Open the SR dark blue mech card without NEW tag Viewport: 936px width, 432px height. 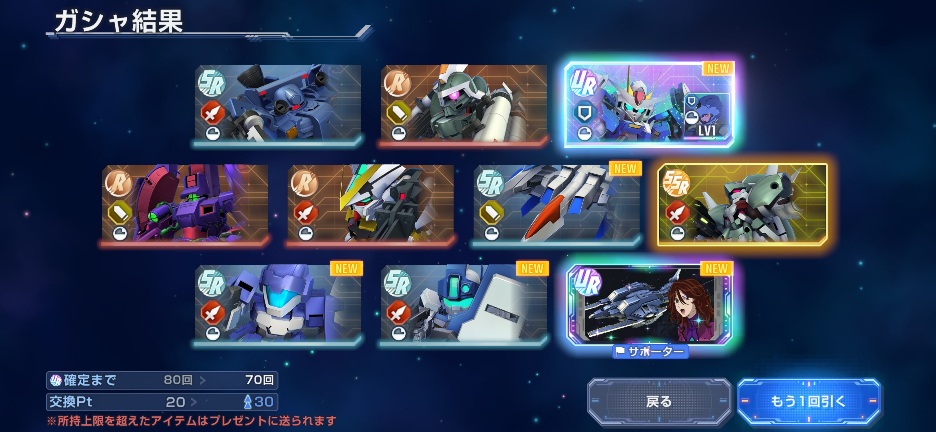[278, 105]
